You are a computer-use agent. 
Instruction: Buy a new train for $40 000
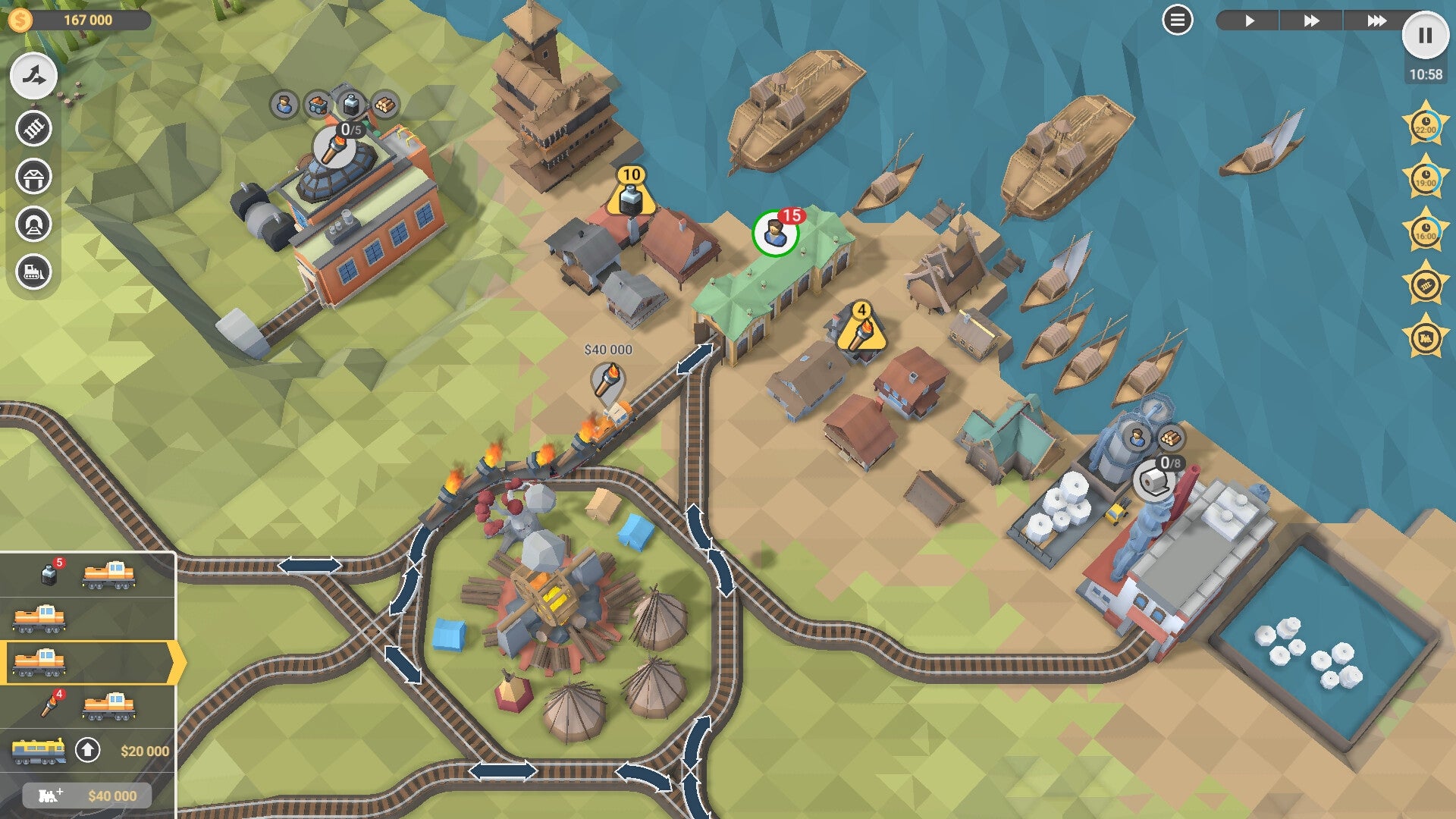89,795
